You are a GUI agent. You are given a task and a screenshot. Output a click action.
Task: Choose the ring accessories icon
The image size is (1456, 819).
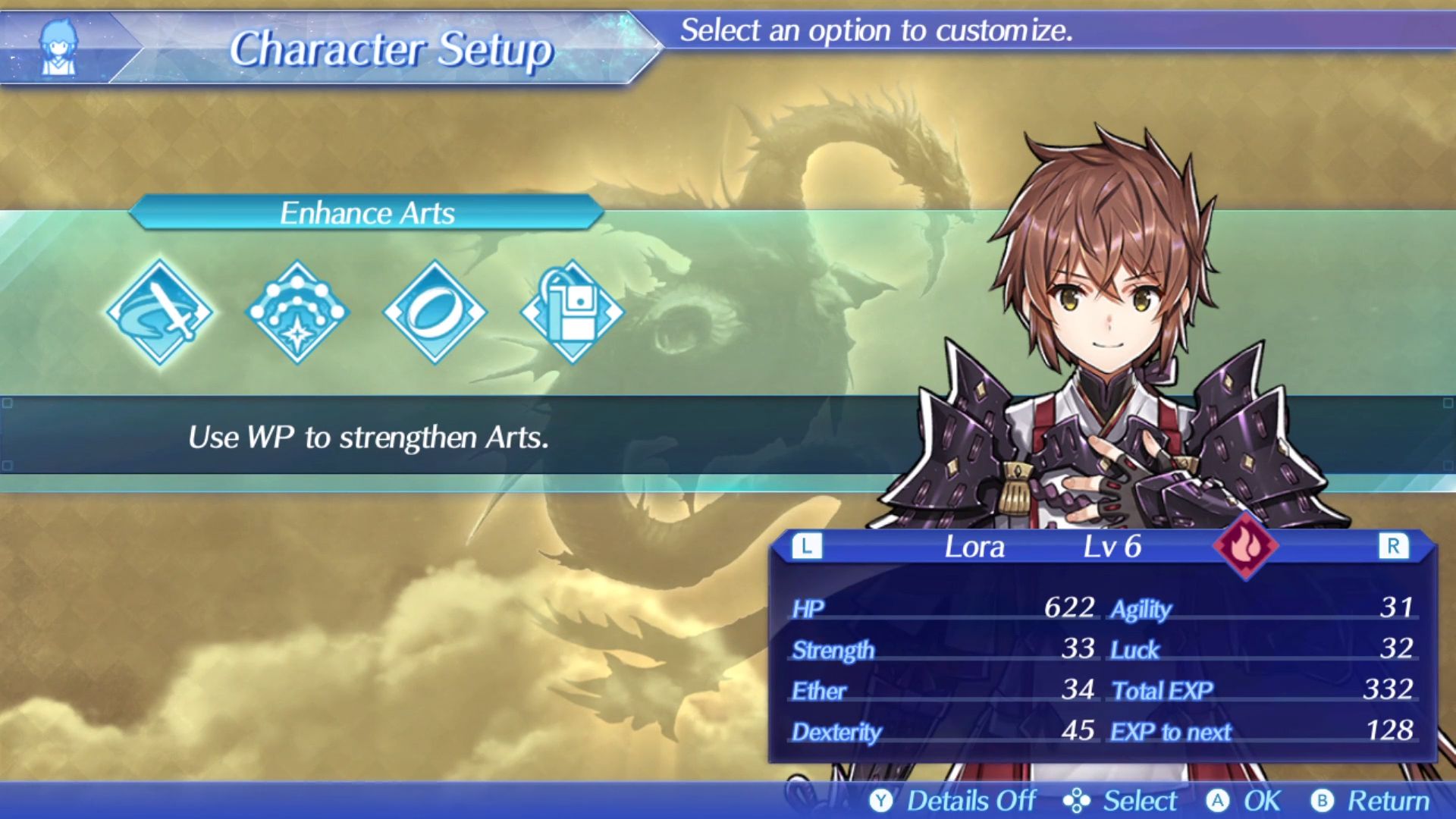click(x=435, y=312)
